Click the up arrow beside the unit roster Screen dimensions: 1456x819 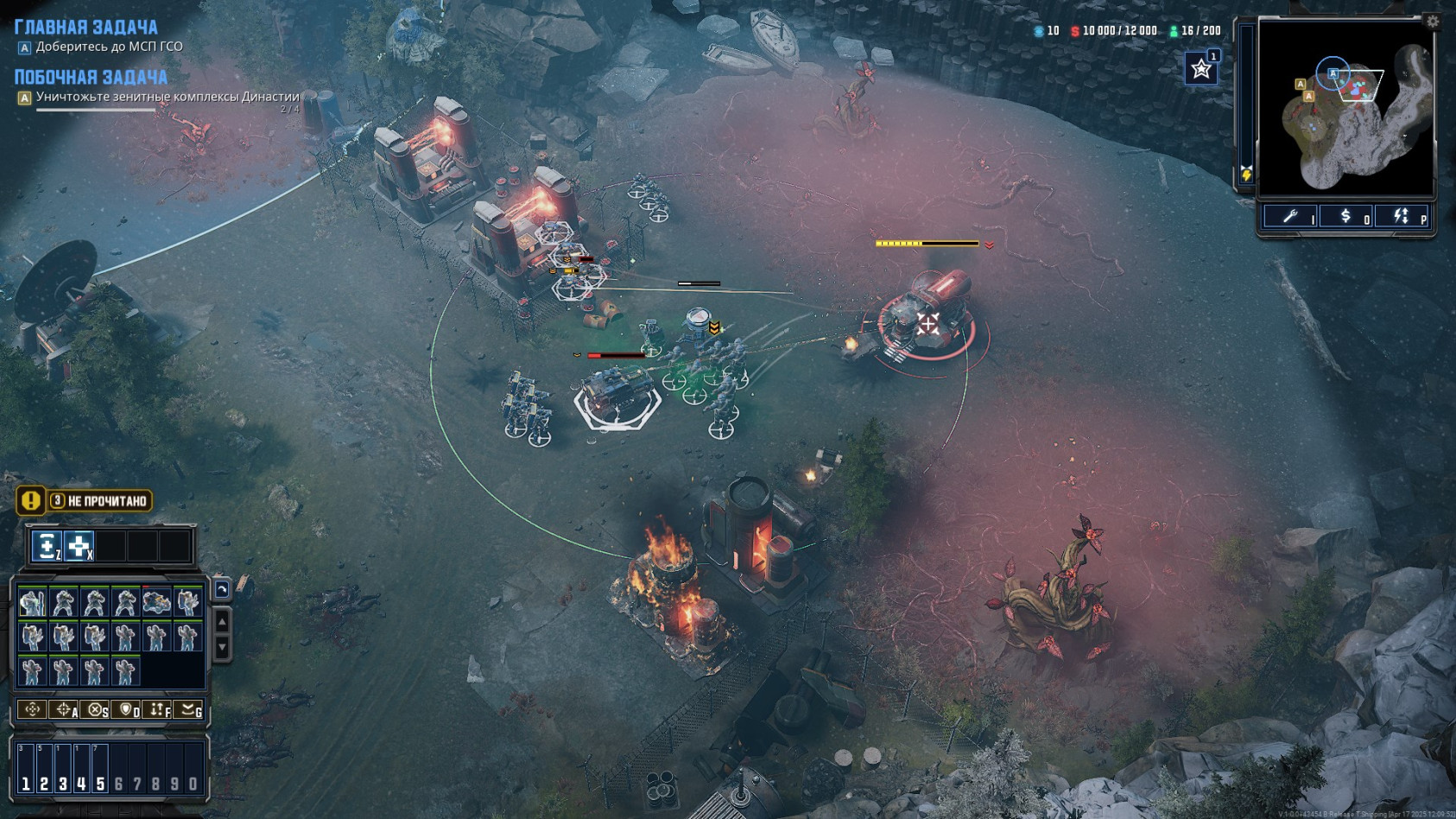click(x=222, y=622)
